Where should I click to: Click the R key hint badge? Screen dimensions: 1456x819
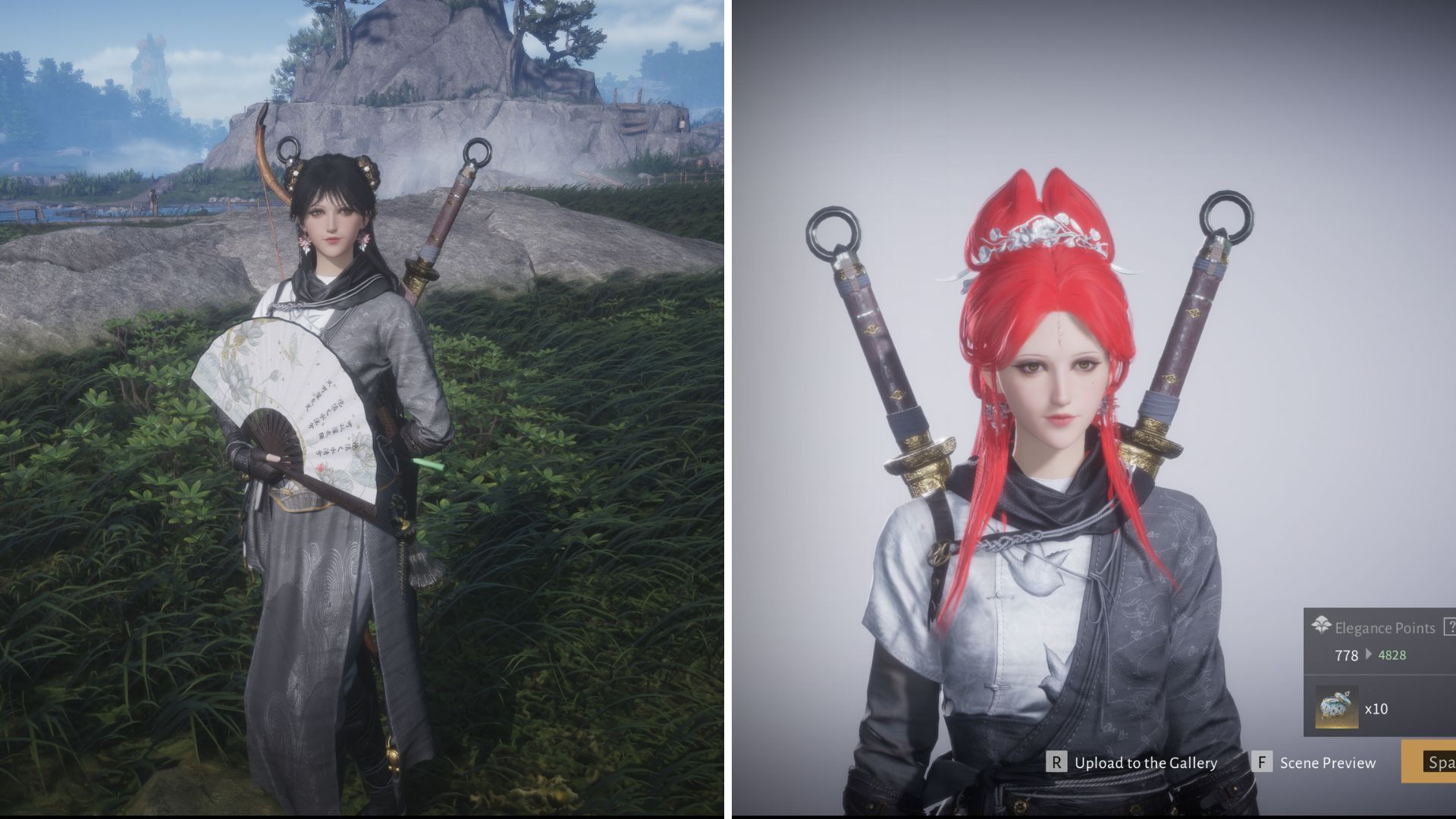click(x=1056, y=762)
